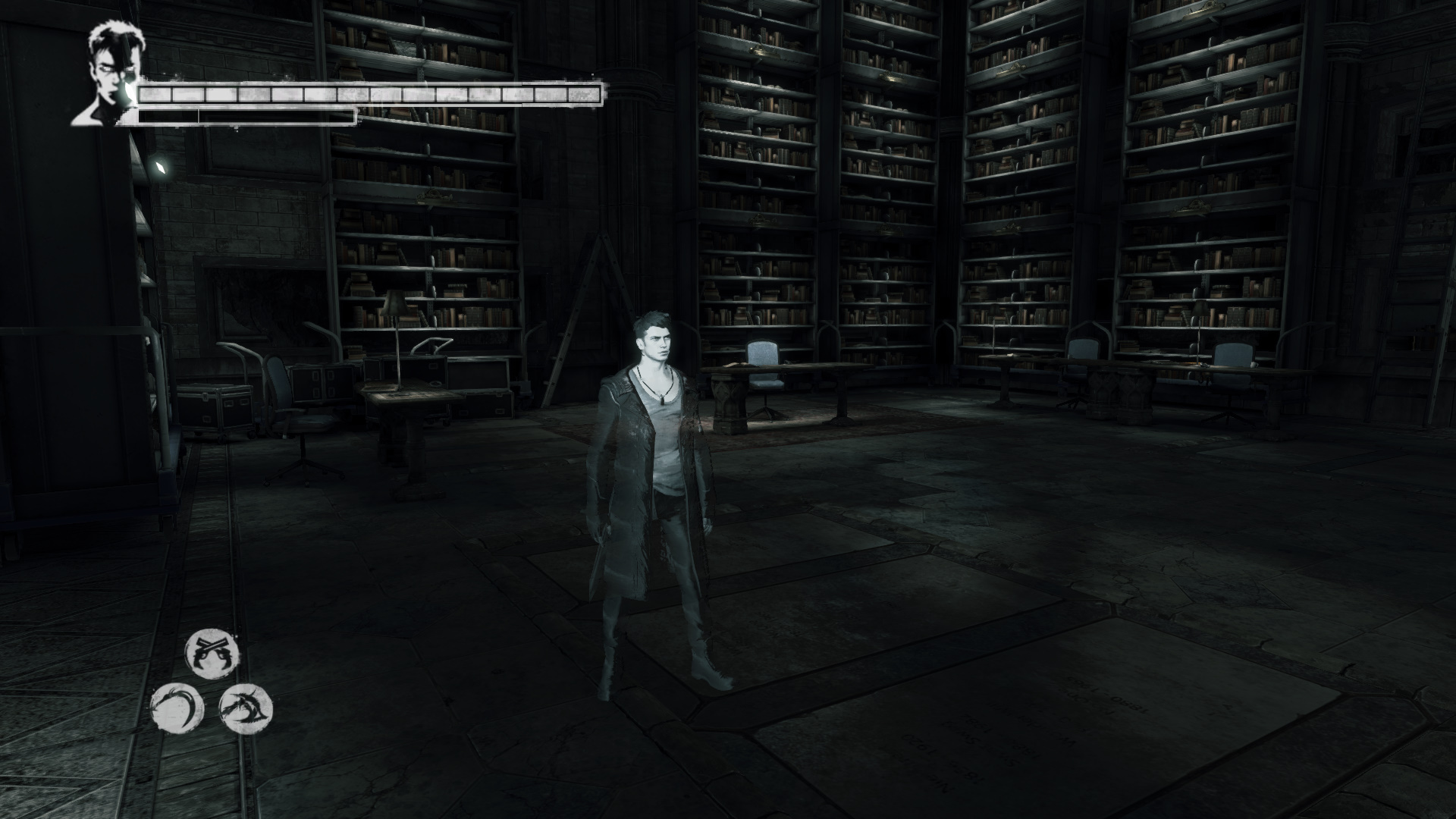Choose the curved scythe weapon icon
Viewport: 1456px width, 819px height.
[177, 709]
